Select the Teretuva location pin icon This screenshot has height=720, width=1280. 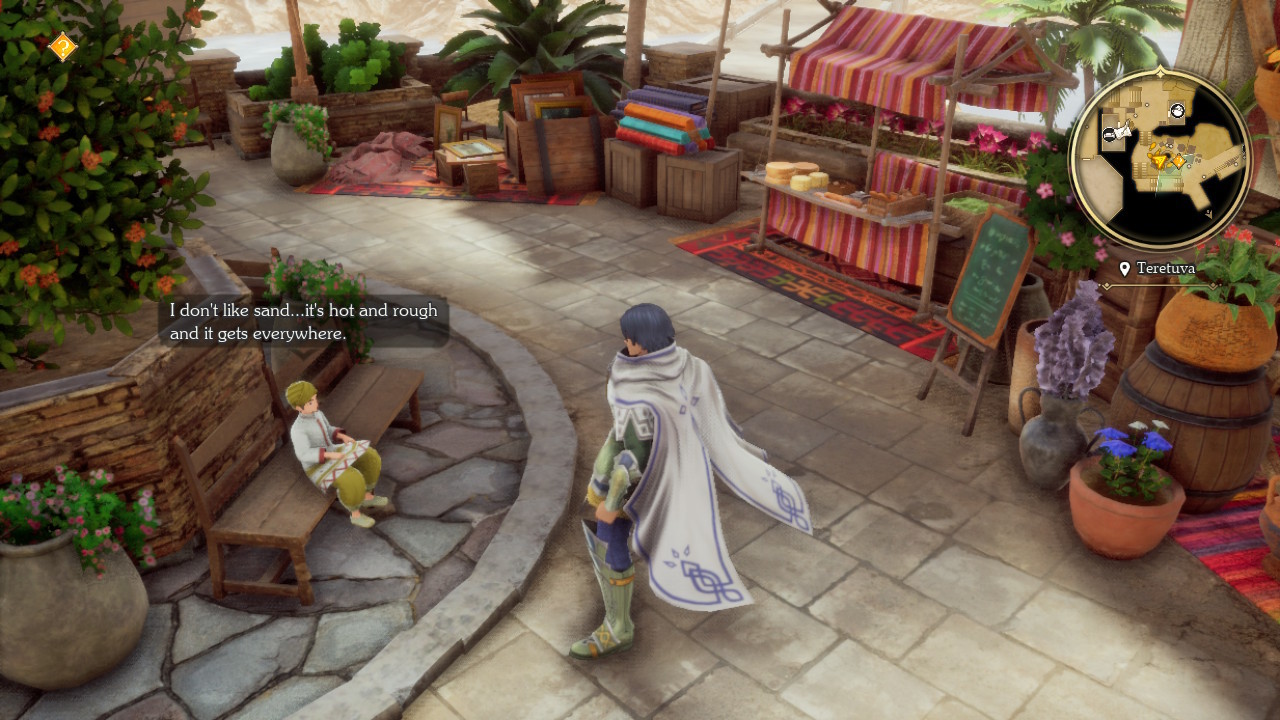pos(1123,268)
